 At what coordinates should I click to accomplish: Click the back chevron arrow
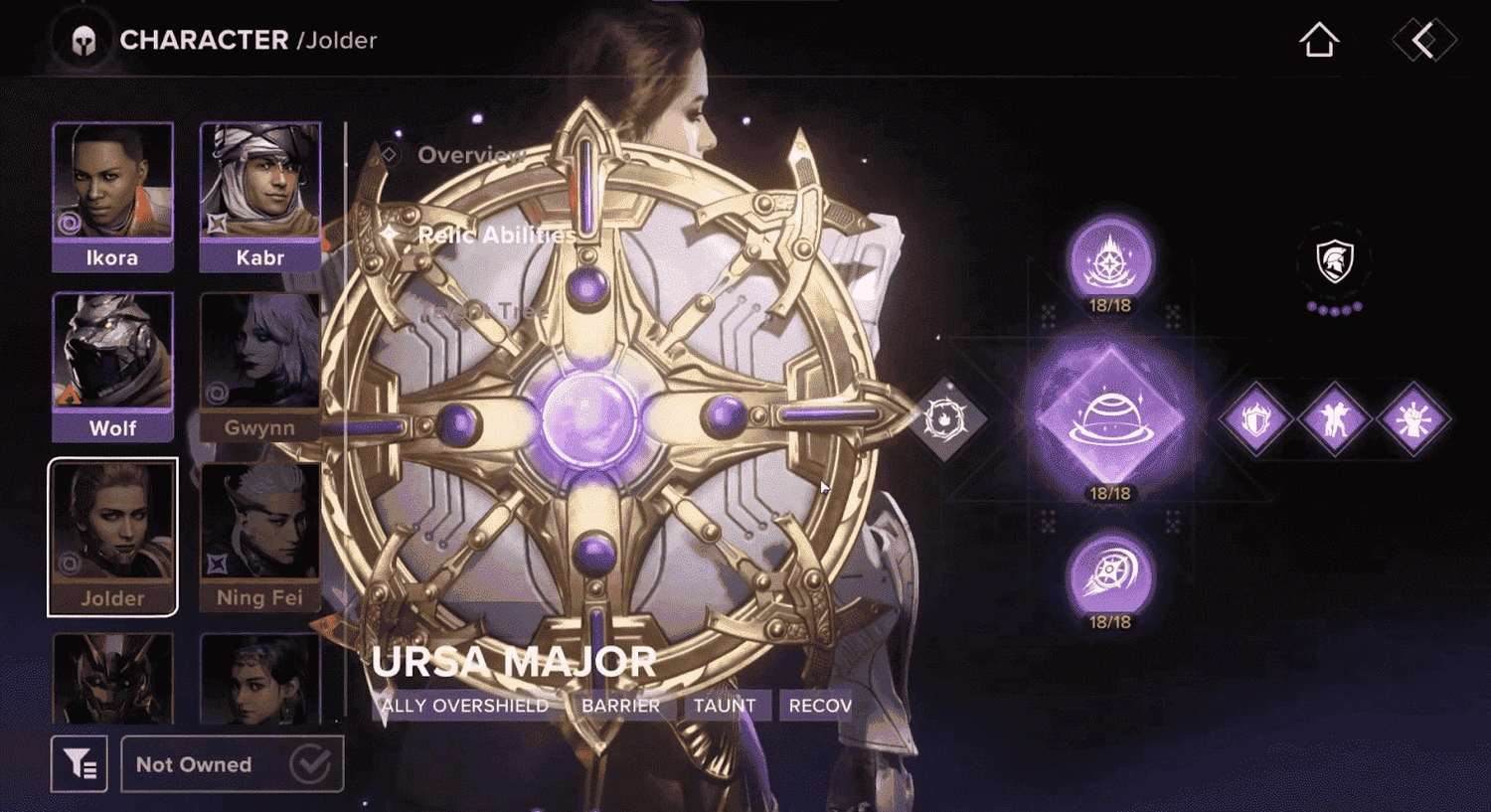click(x=1423, y=40)
